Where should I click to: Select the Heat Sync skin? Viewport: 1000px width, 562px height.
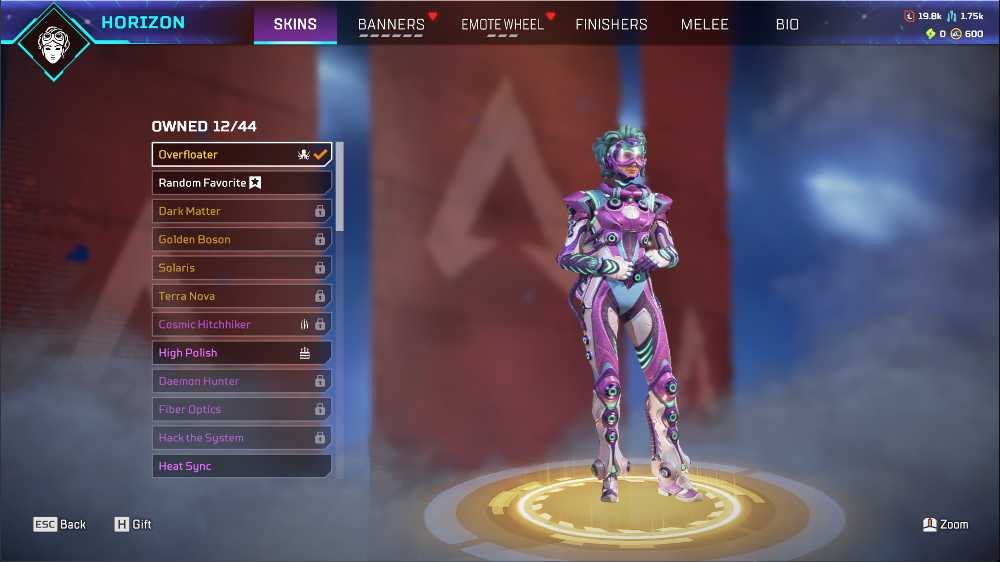242,466
